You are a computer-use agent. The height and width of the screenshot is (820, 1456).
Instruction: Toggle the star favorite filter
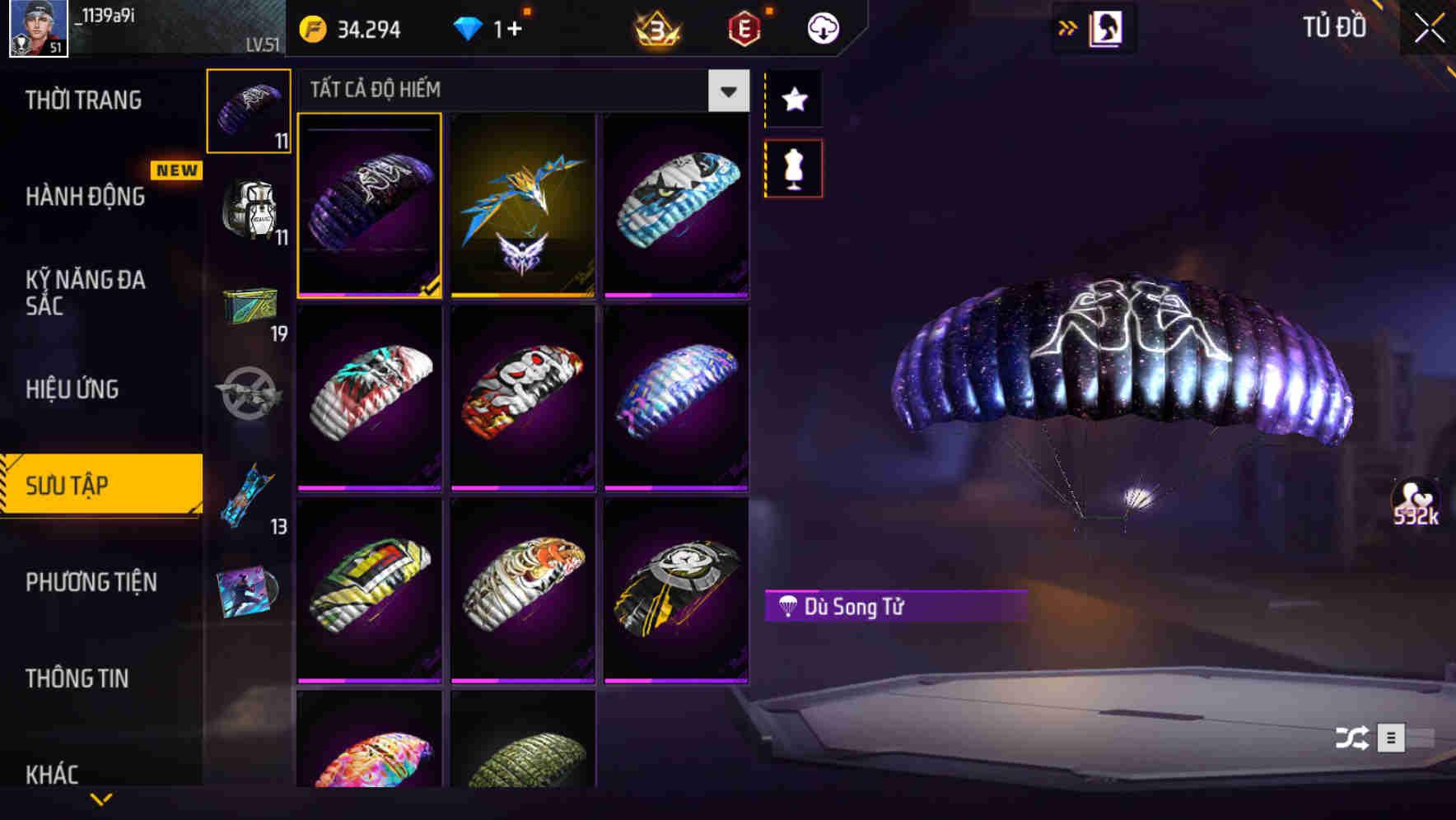point(793,100)
